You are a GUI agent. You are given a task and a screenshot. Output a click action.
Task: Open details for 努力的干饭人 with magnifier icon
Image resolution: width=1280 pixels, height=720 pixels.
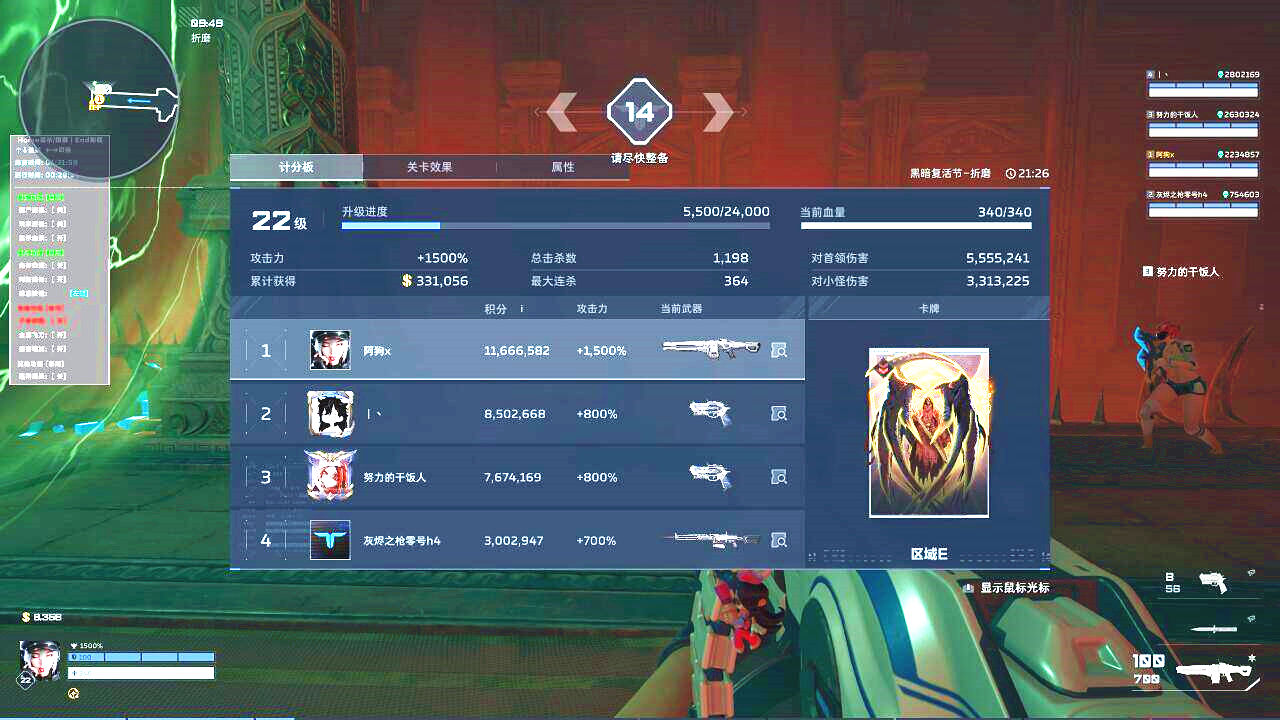pyautogui.click(x=779, y=477)
